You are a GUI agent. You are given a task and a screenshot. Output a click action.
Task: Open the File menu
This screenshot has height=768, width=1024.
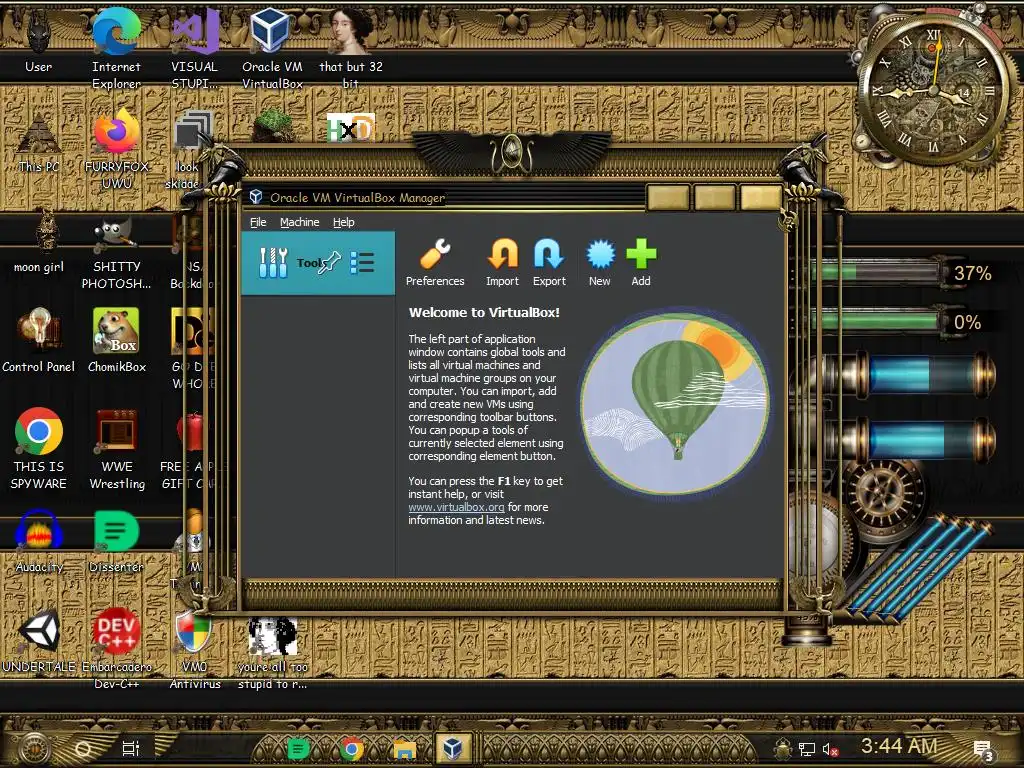click(x=258, y=222)
